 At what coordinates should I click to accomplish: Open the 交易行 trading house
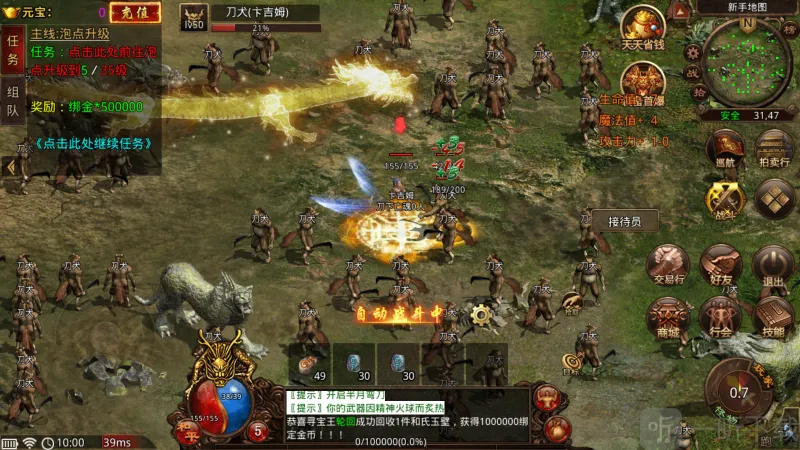click(667, 266)
